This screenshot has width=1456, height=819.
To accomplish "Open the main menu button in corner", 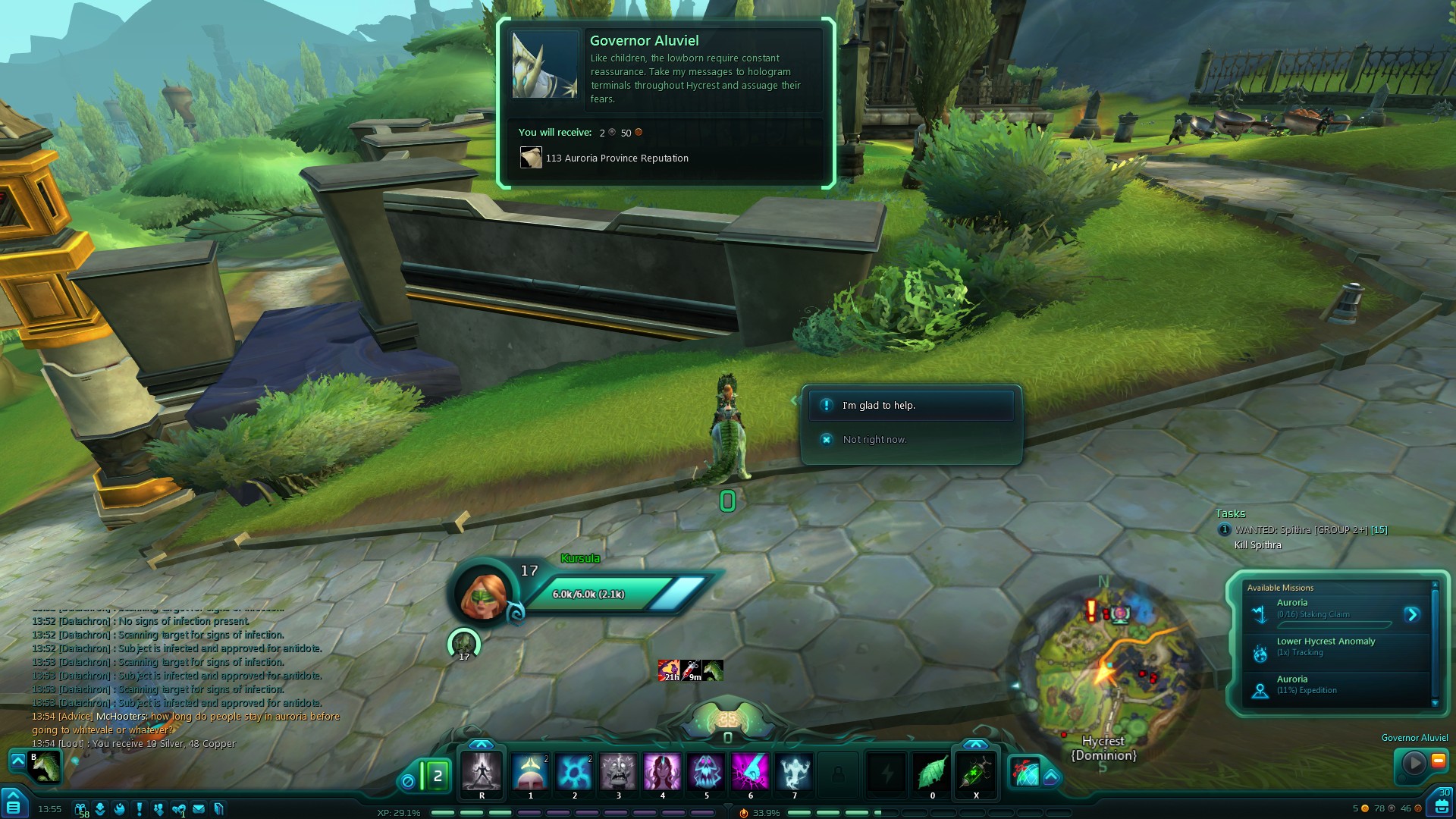I will coord(13,804).
